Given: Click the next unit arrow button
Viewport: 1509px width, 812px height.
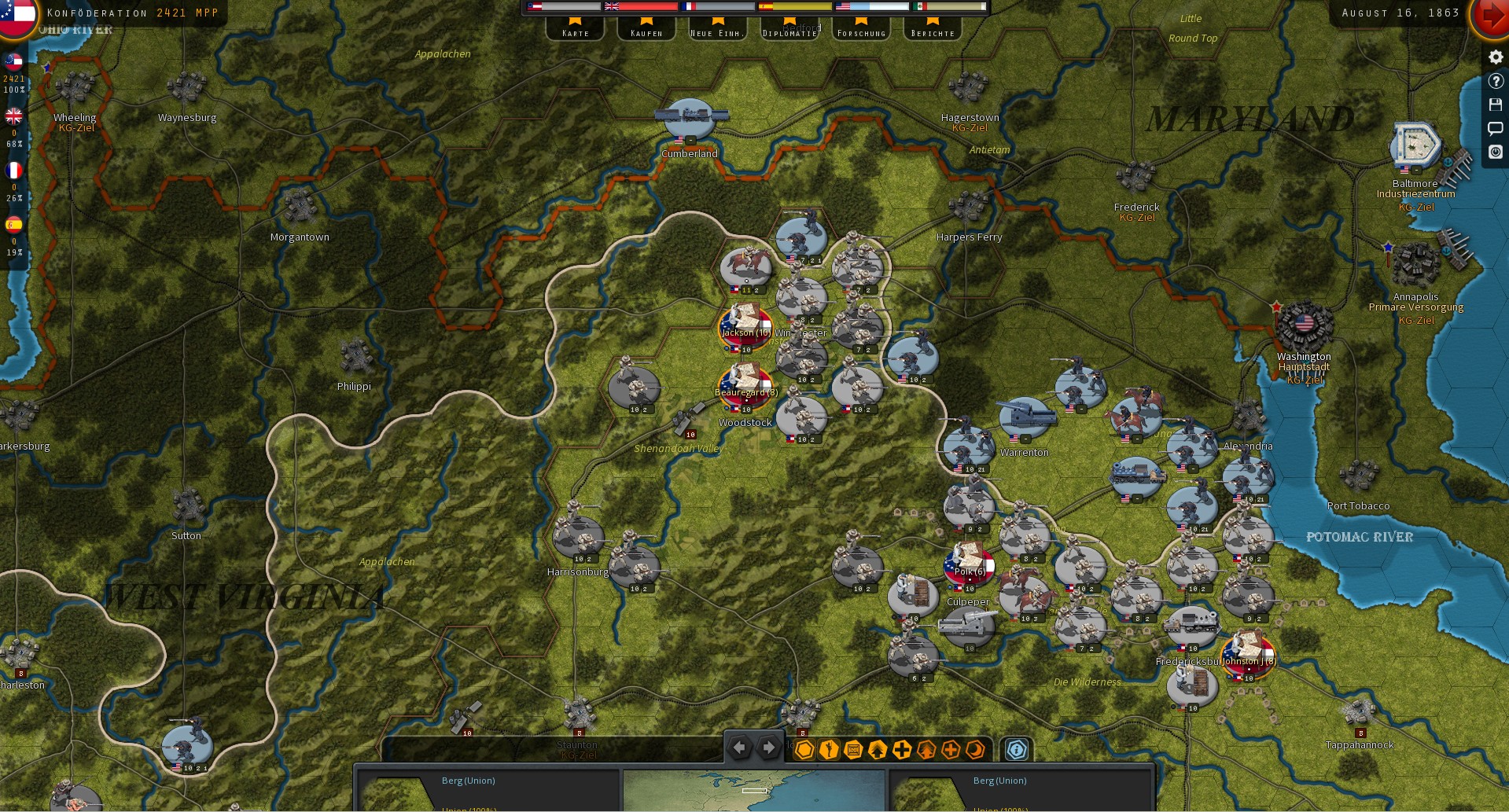Looking at the screenshot, I should pyautogui.click(x=767, y=748).
